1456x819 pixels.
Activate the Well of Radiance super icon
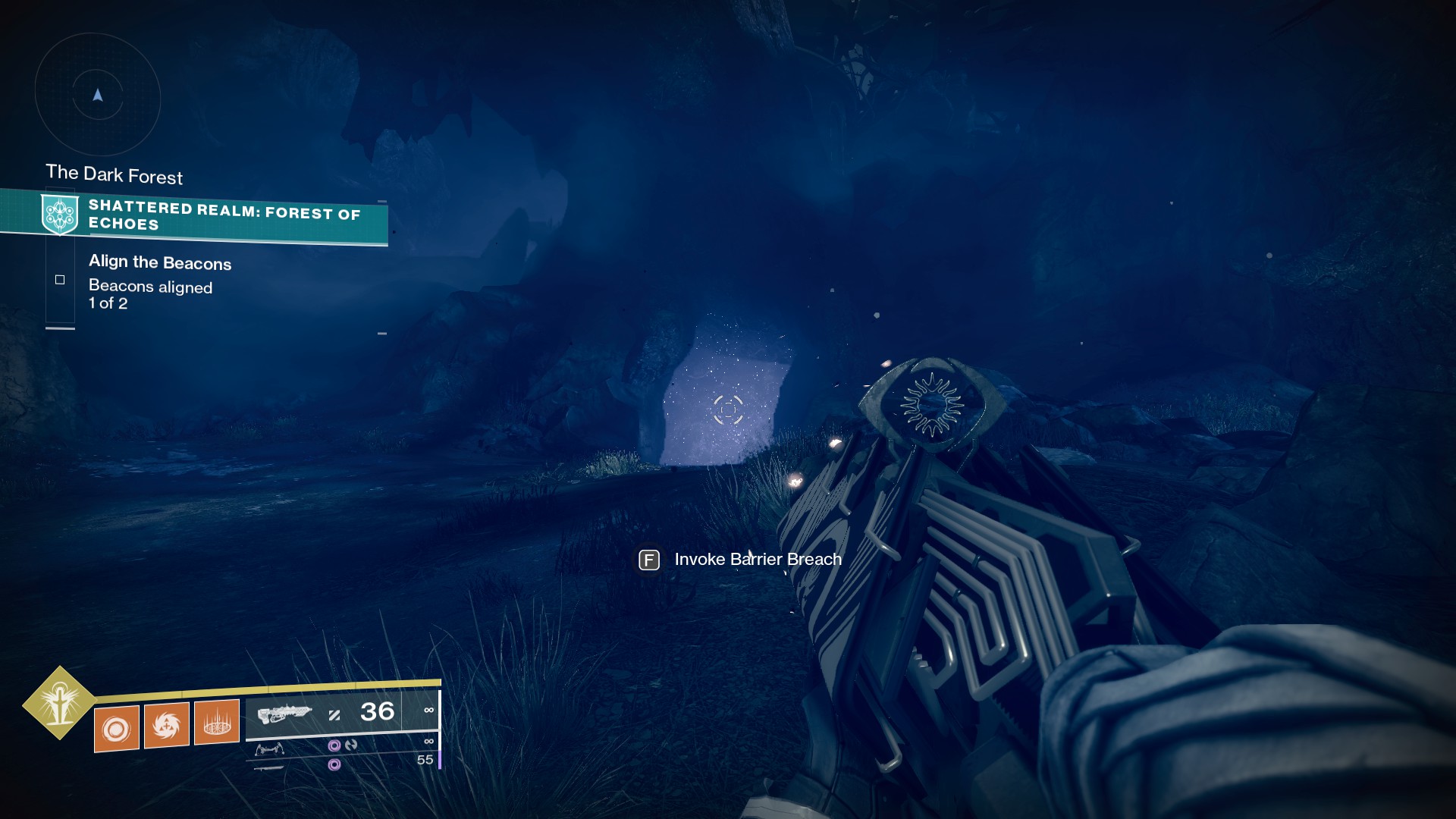coord(59,703)
